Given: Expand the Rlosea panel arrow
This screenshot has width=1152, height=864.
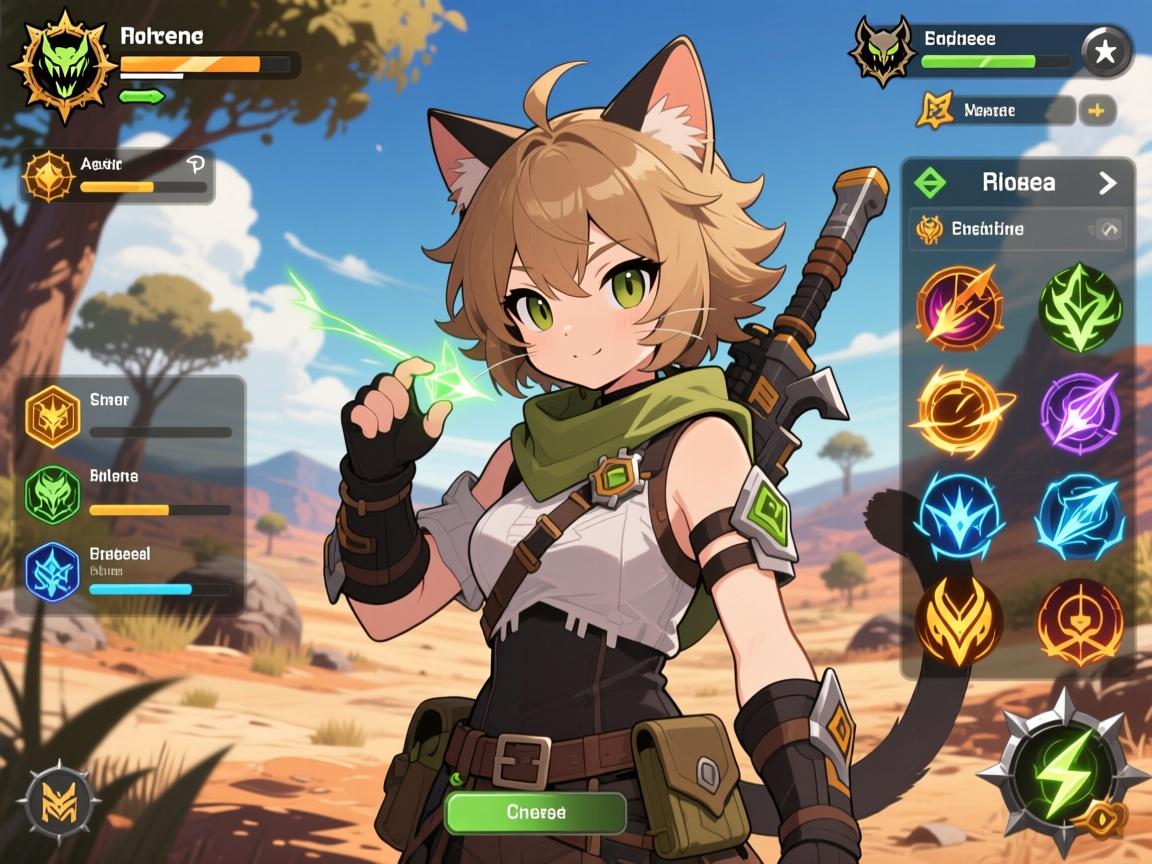Looking at the screenshot, I should [1107, 183].
